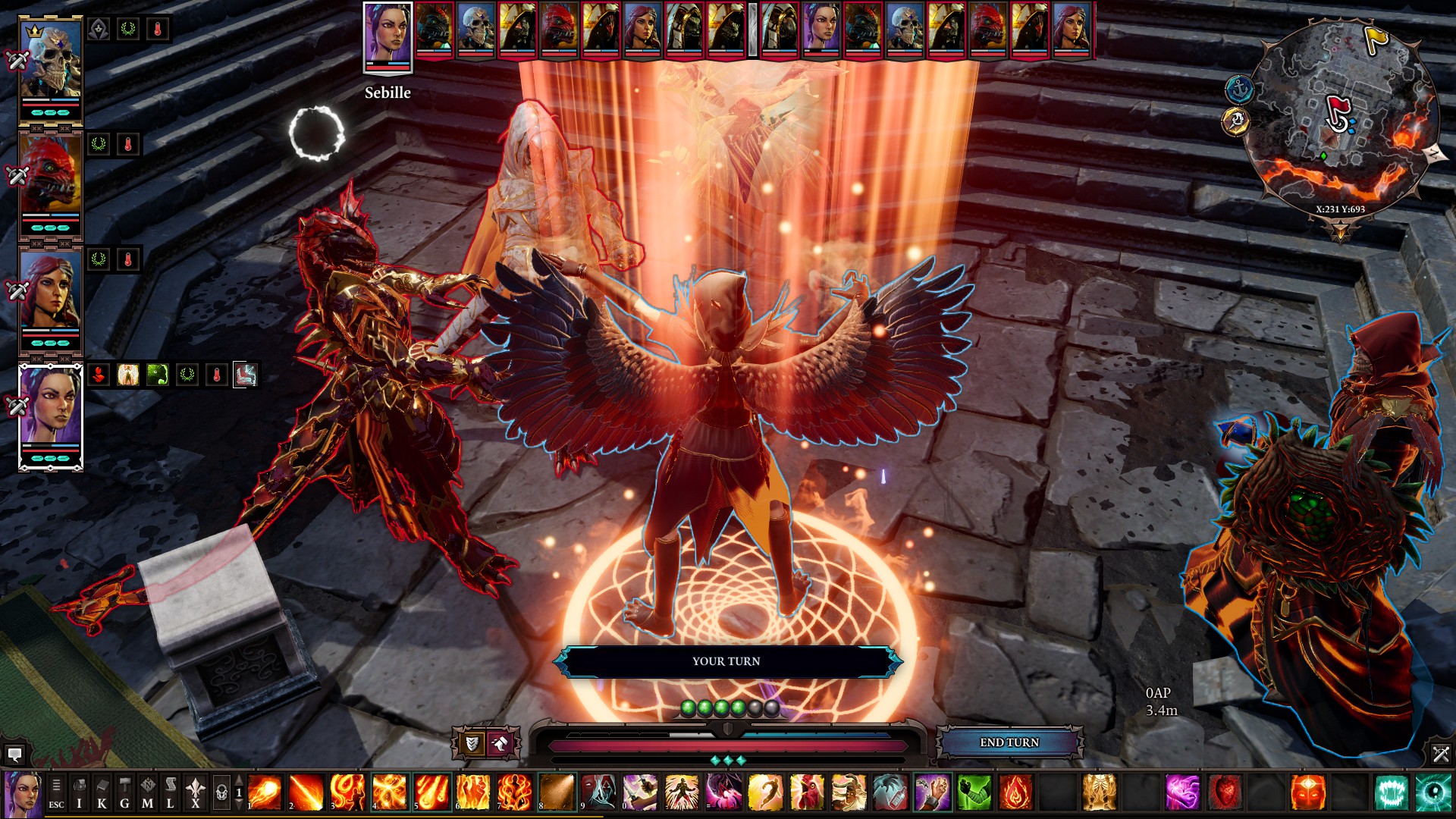Open the ESC game menu
The width and height of the screenshot is (1456, 819).
(56, 794)
